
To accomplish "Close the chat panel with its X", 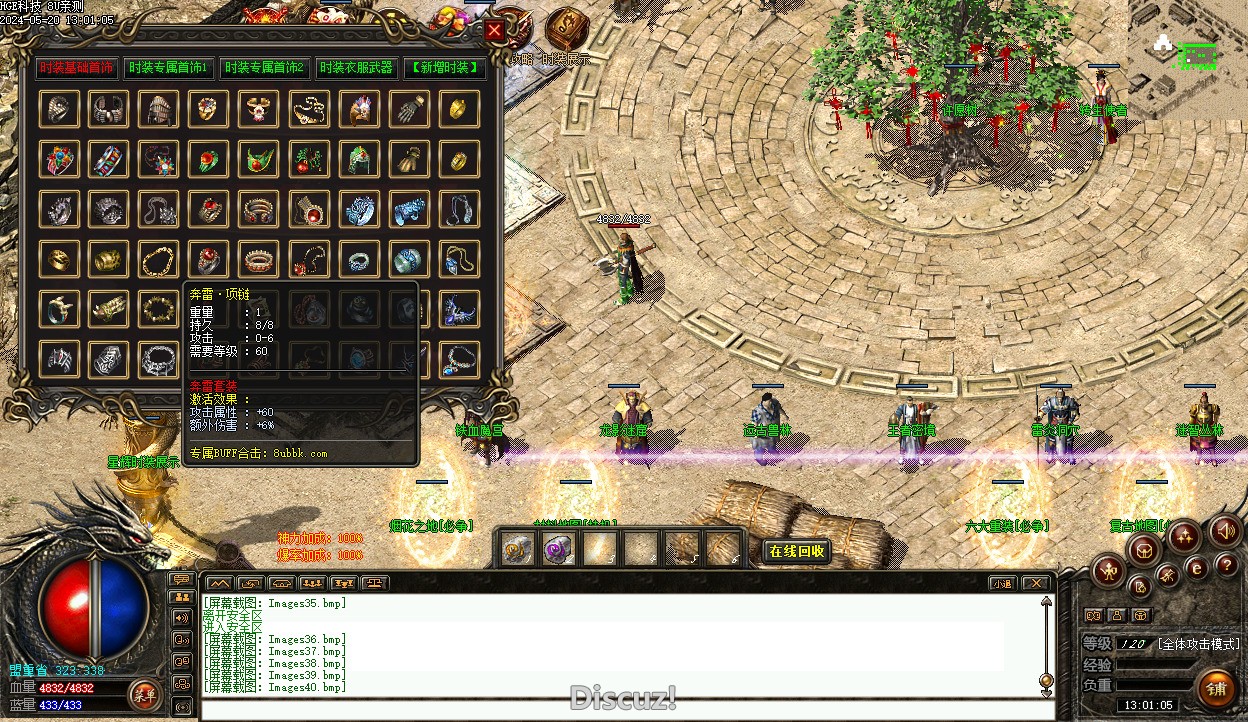I will [1035, 583].
